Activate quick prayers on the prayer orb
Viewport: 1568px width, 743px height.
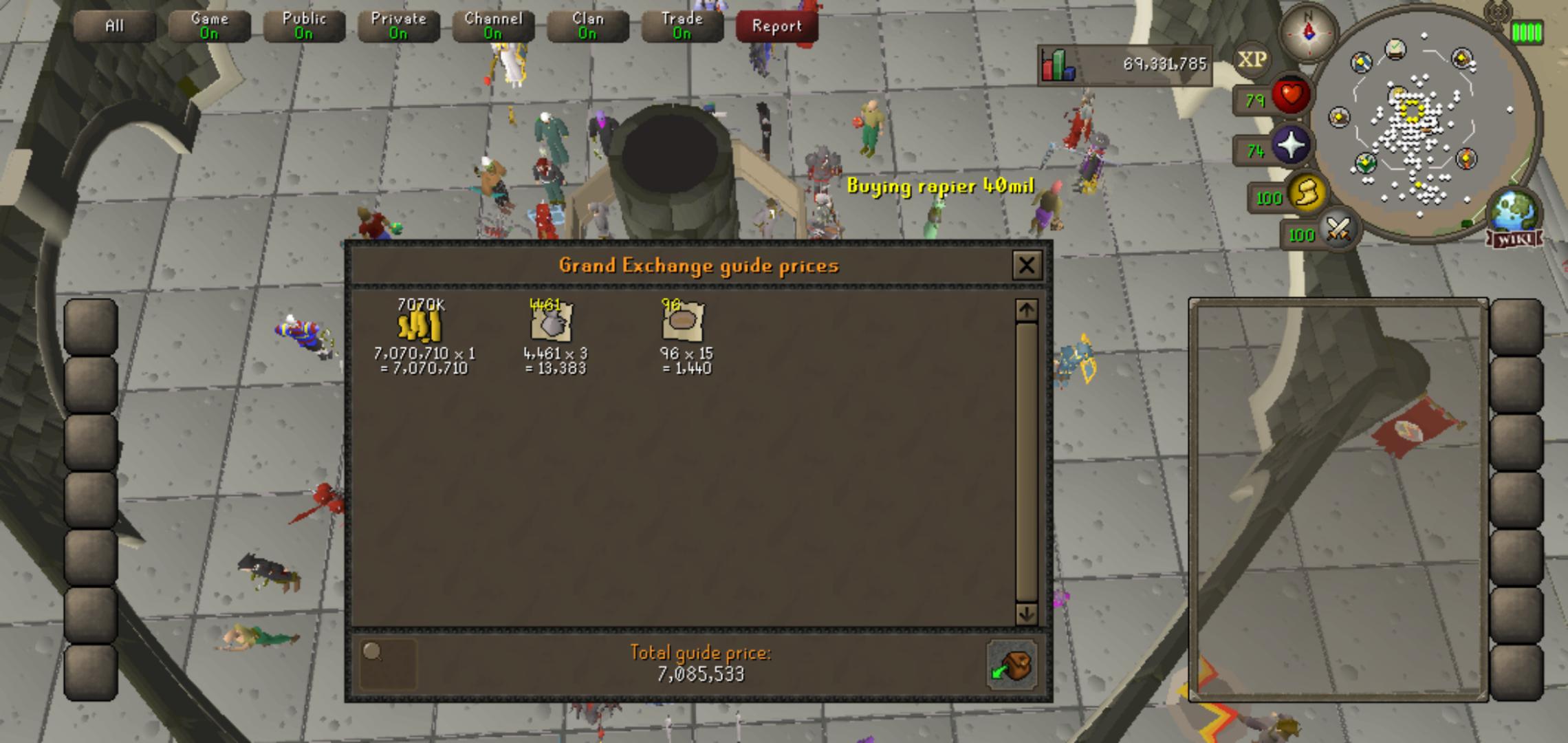coord(1292,144)
